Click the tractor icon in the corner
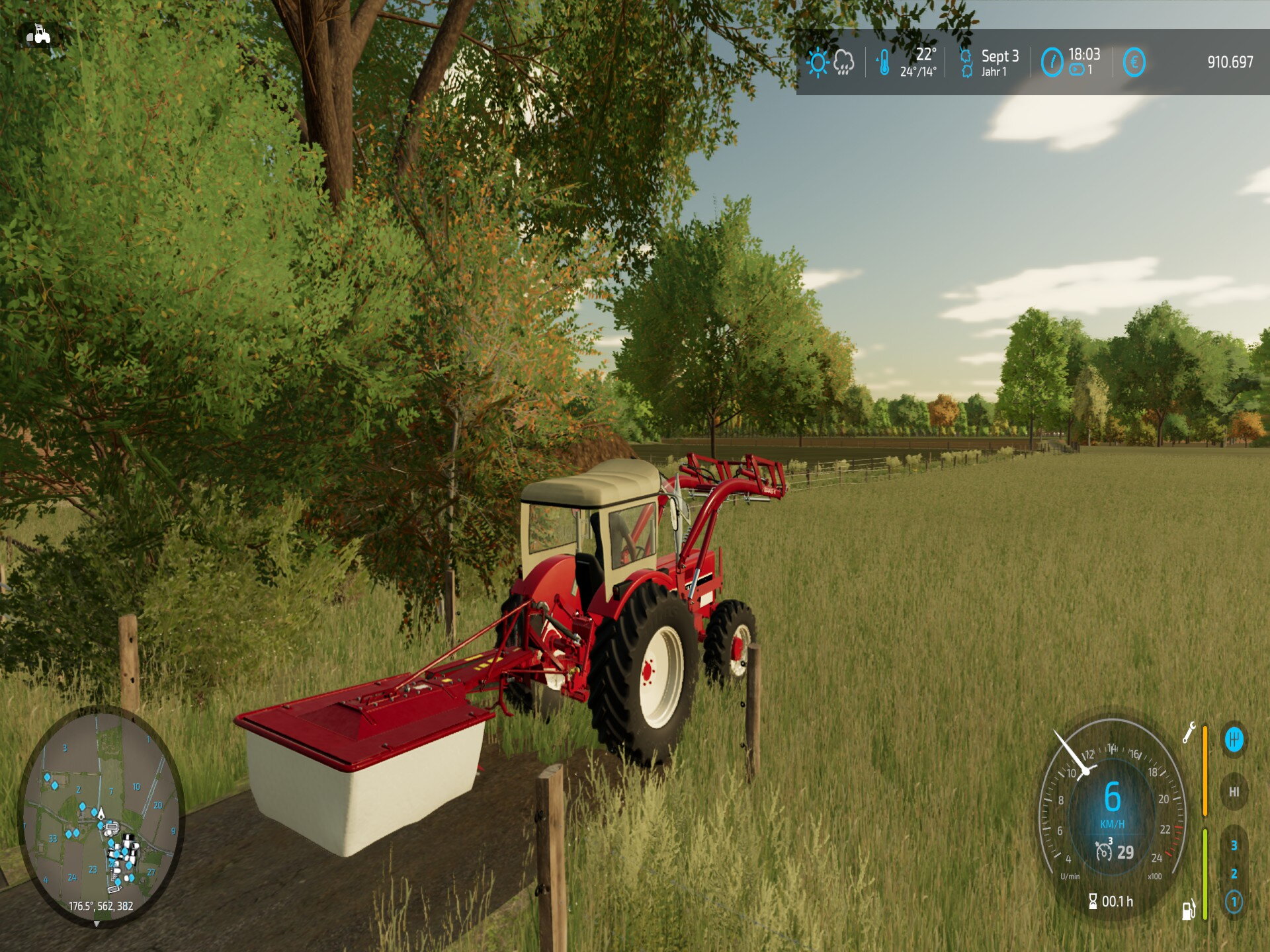This screenshot has height=952, width=1270. (x=38, y=34)
